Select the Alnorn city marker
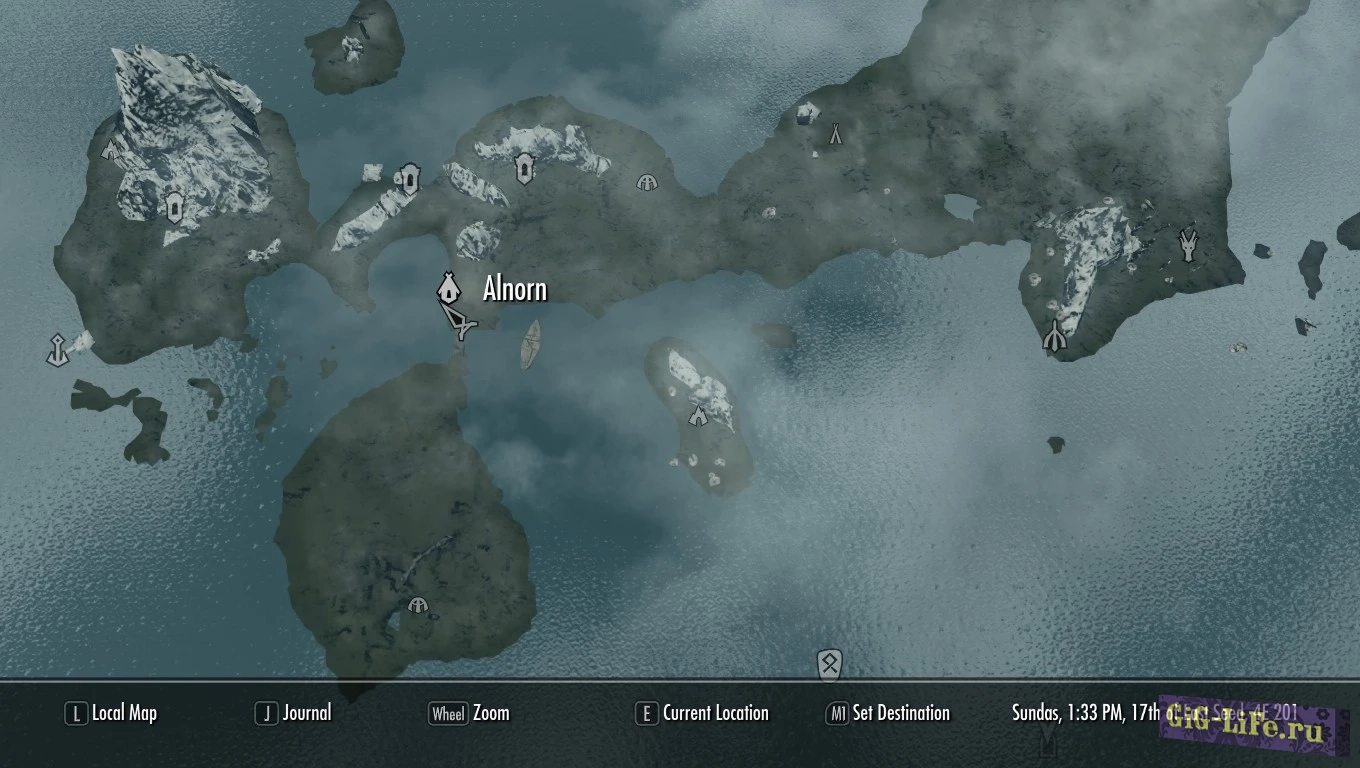 (448, 289)
